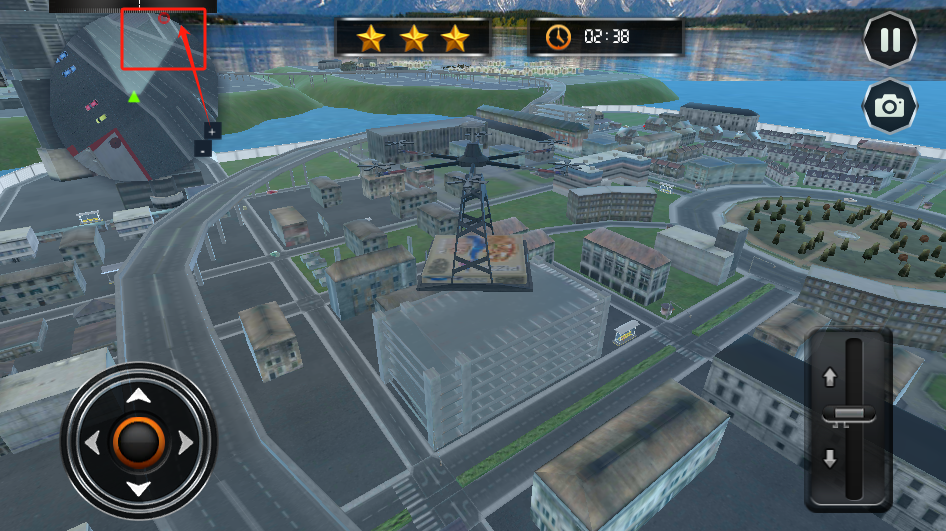Viewport: 946px width, 531px height.
Task: Click the altitude slider's up arrow
Action: point(829,378)
